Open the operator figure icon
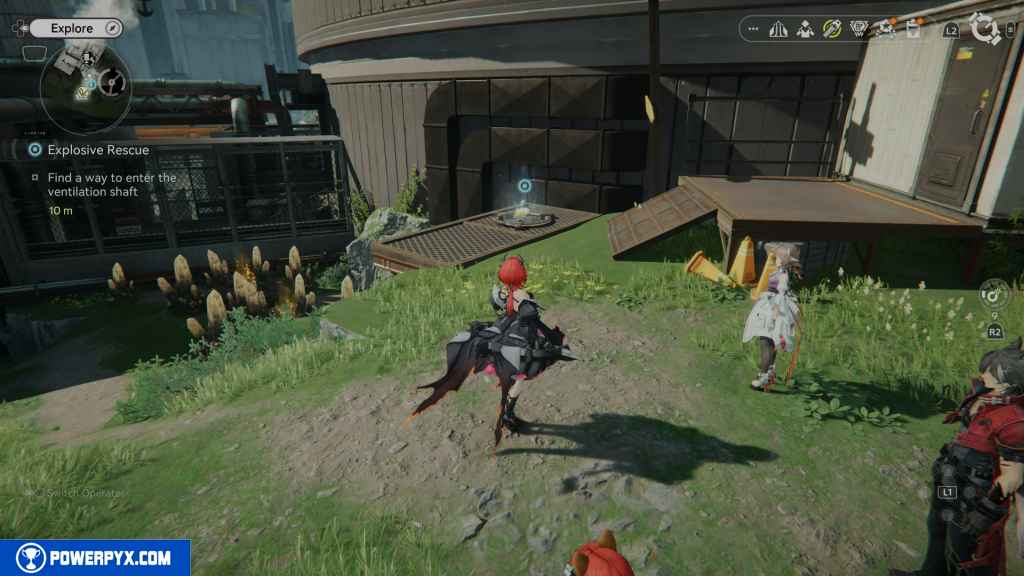Viewport: 1024px width, 576px height. [x=805, y=29]
